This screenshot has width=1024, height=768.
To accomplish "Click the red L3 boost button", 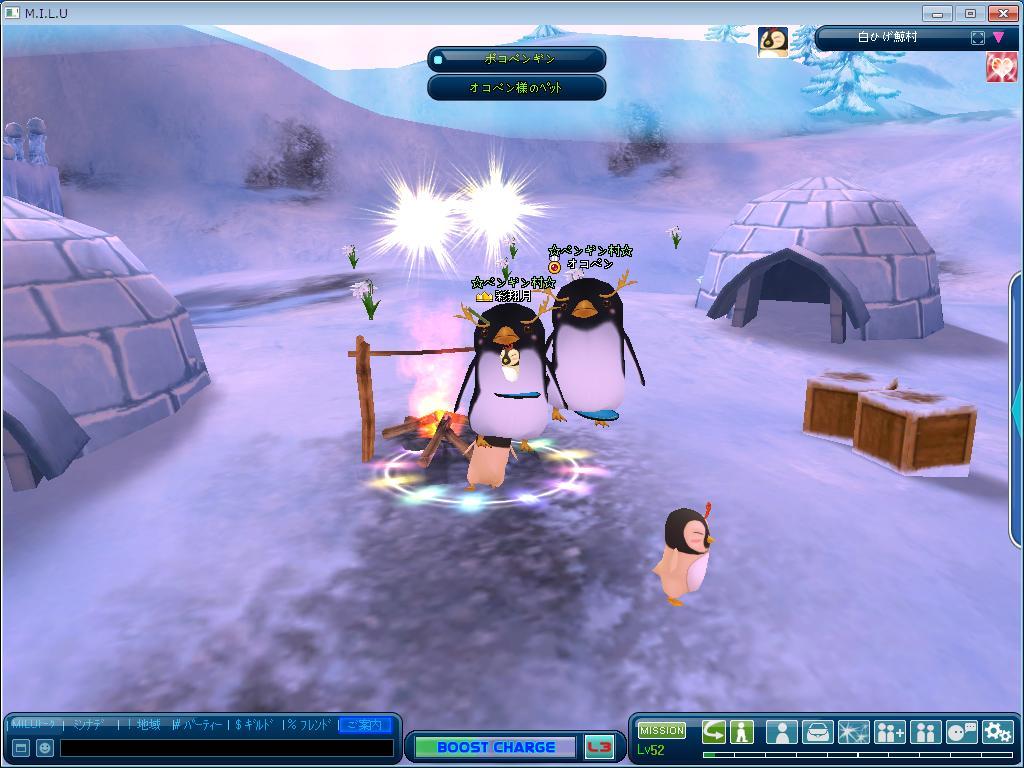I will (599, 747).
